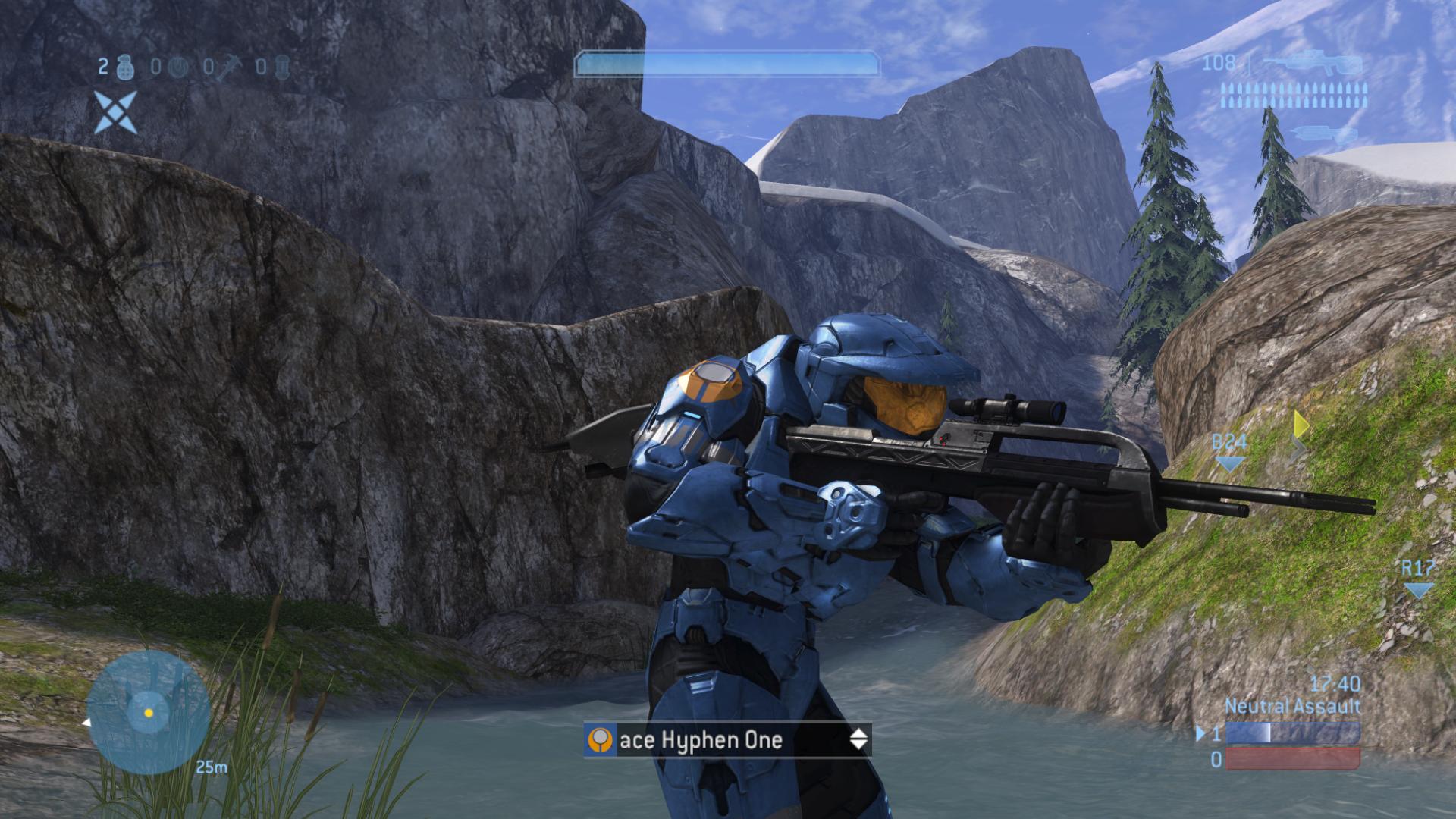The height and width of the screenshot is (819, 1456).
Task: Choose the plasma grenade icon
Action: (176, 68)
